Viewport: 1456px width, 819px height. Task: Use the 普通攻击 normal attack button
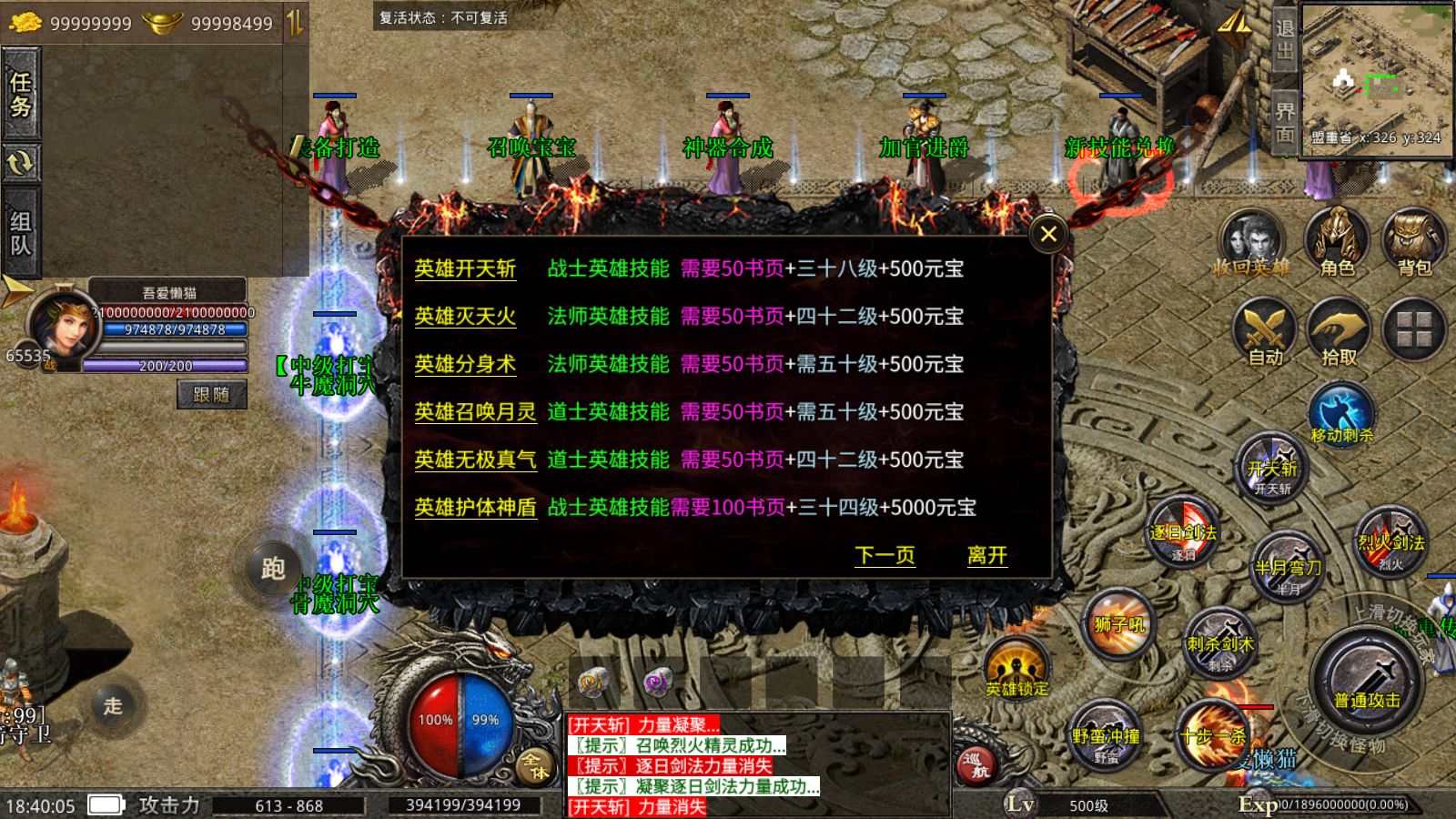click(1367, 682)
